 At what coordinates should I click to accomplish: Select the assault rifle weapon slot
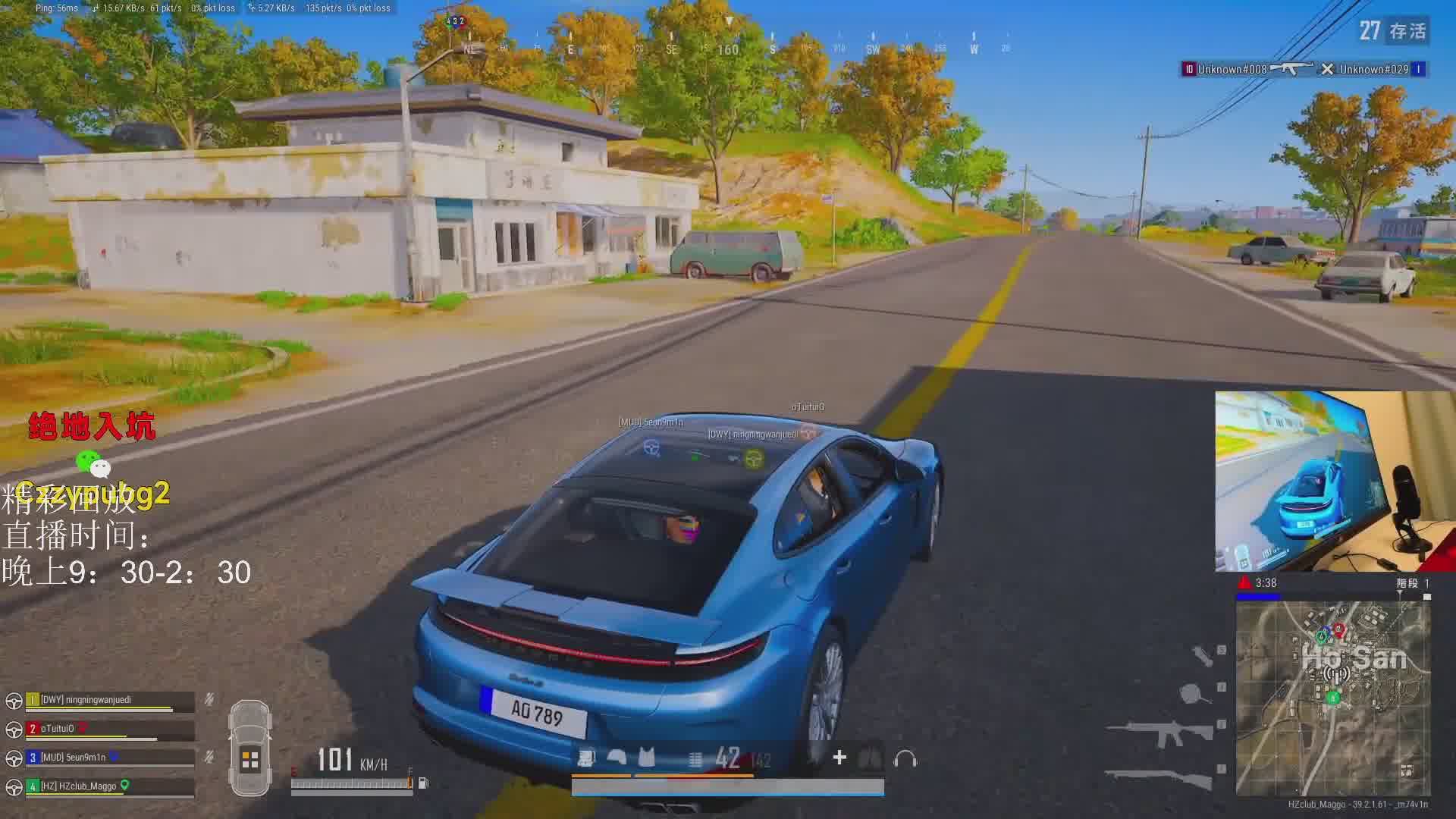pos(1159,733)
